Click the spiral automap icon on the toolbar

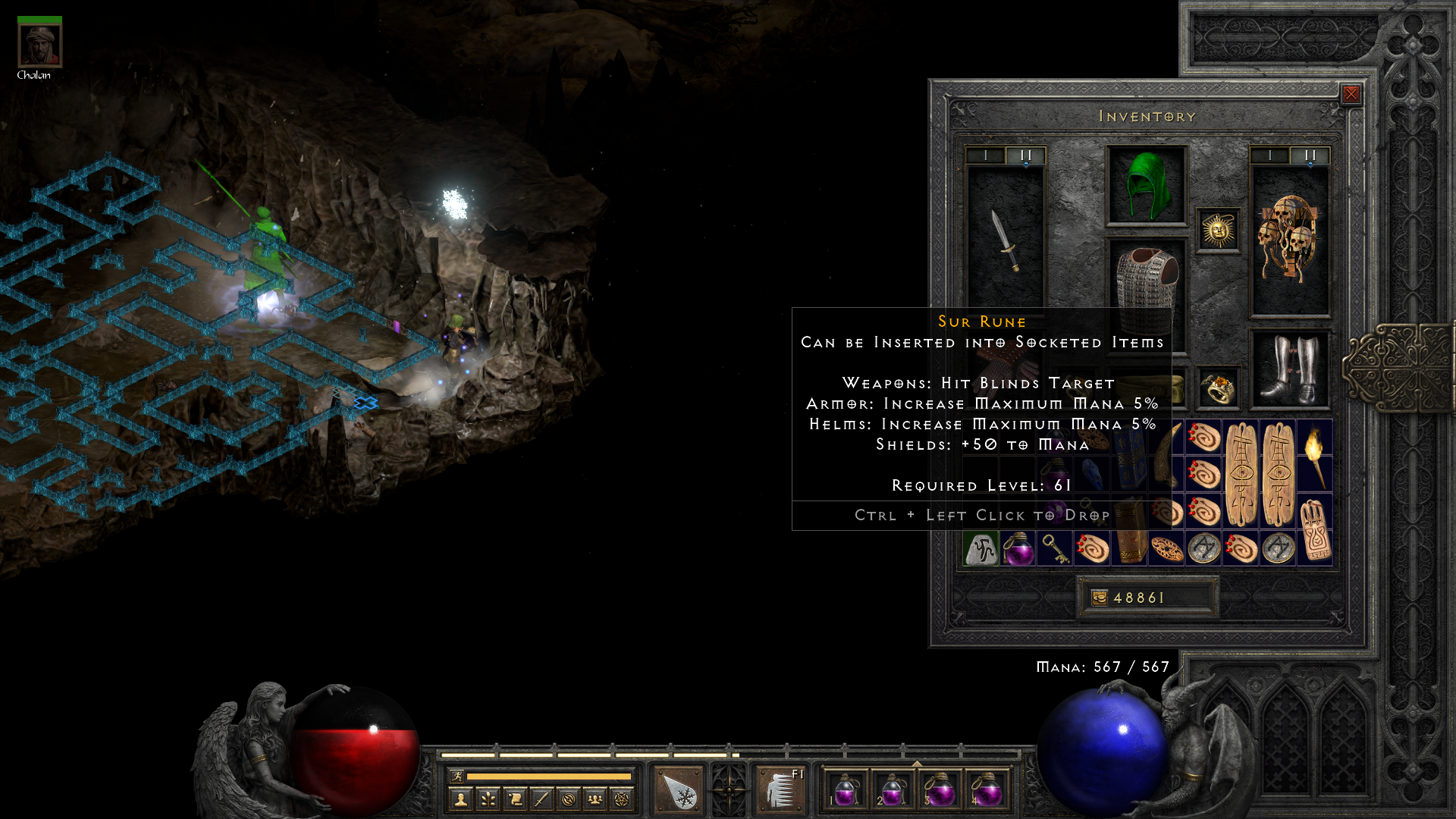point(568,798)
